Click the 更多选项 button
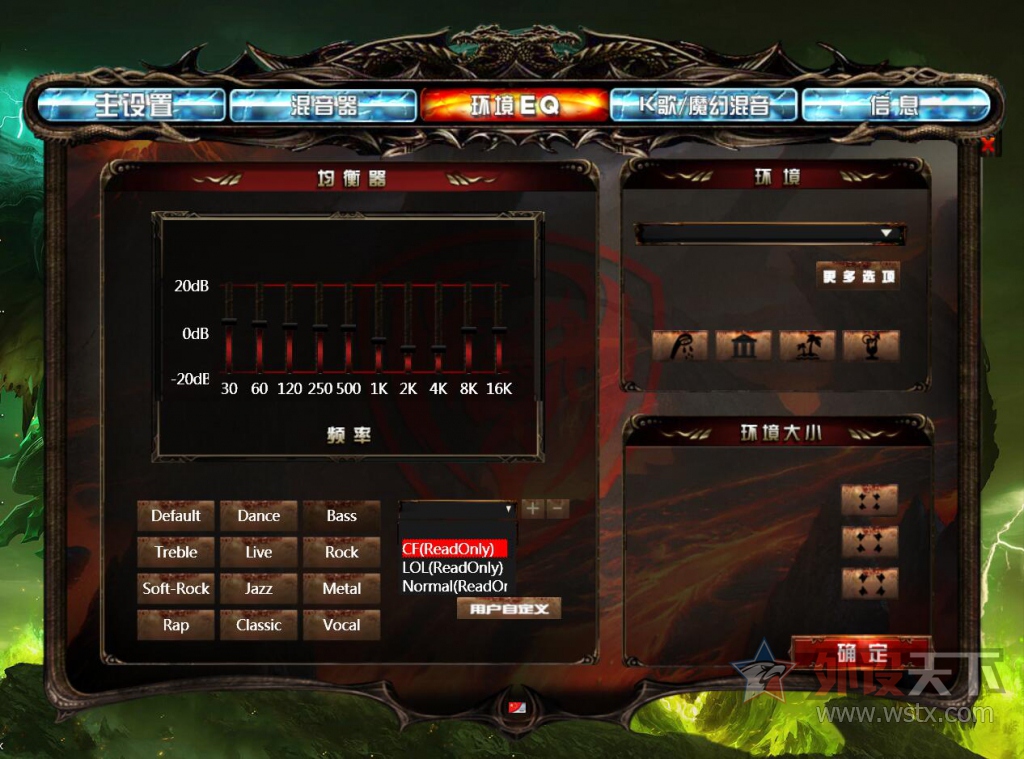 tap(858, 277)
